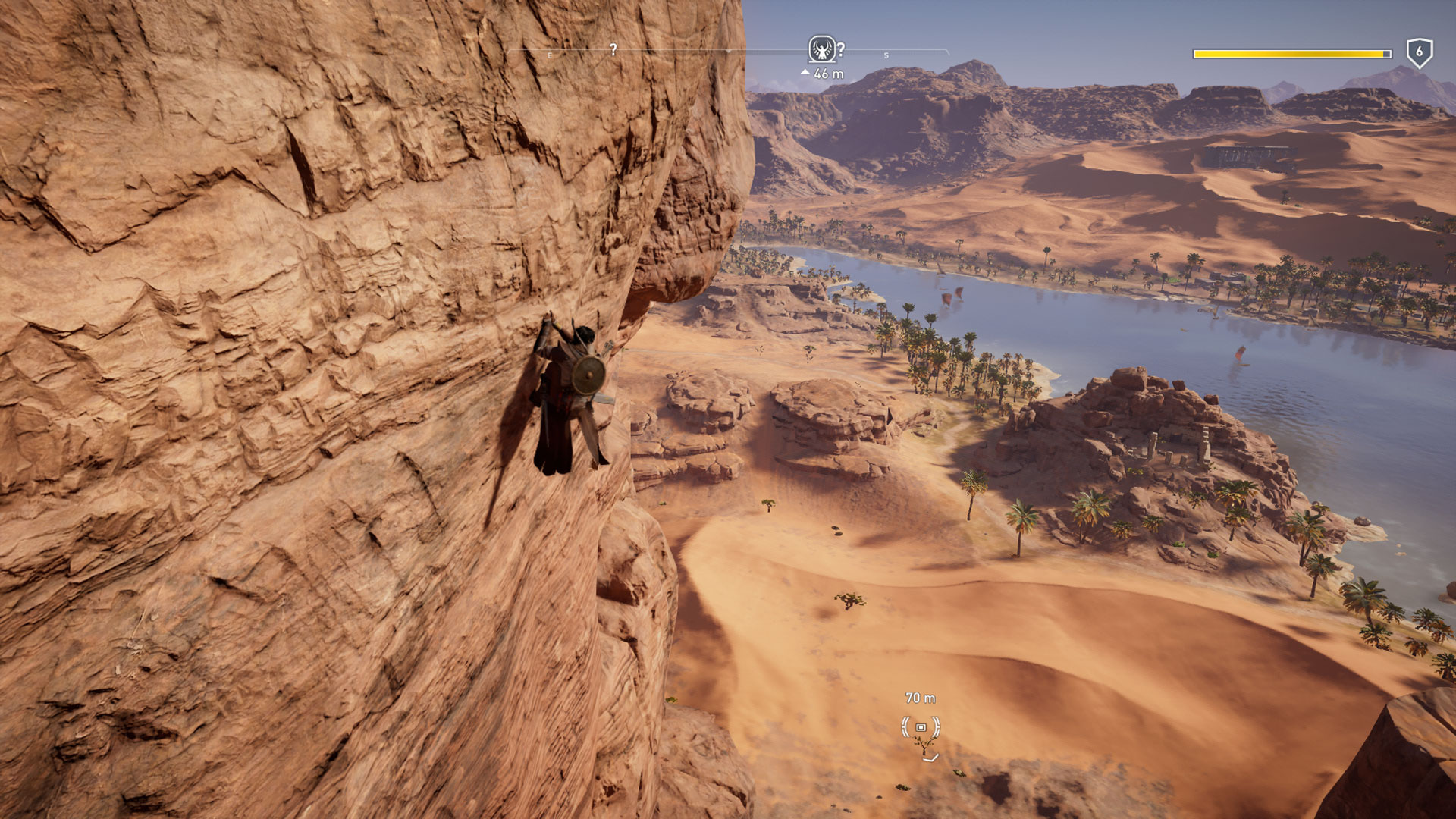Toggle the compass center notch indicator

point(728,51)
